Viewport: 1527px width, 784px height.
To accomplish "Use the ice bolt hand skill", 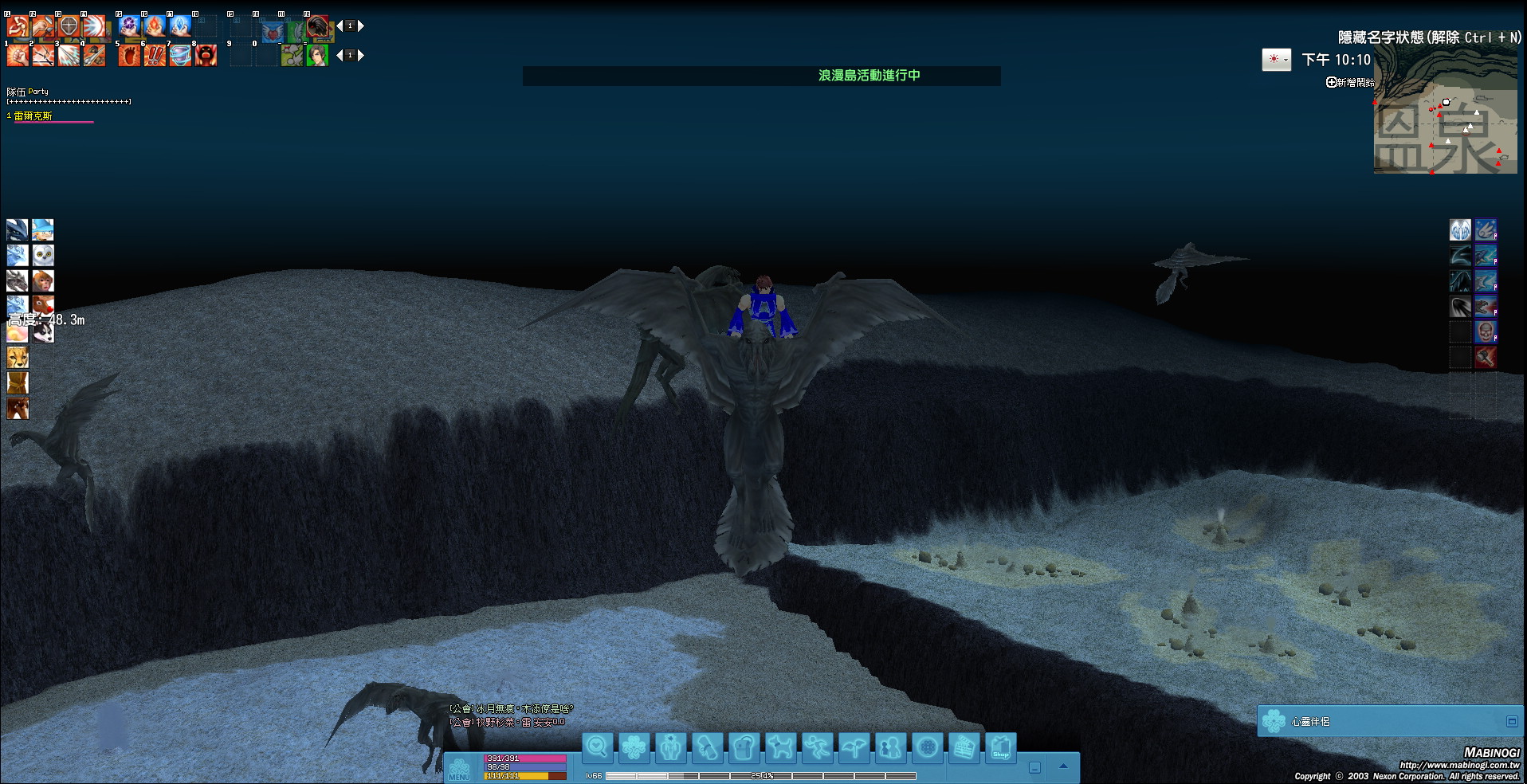I will coord(181,26).
